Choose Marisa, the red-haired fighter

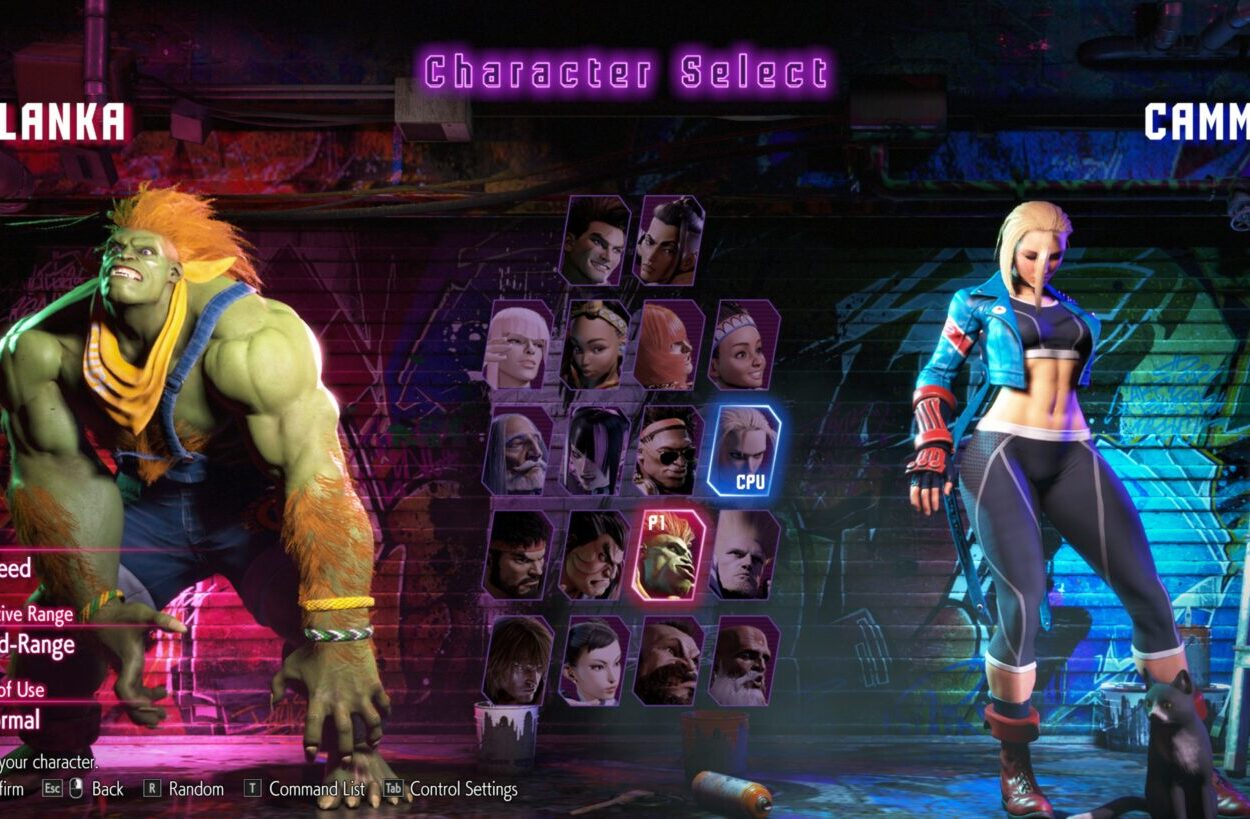point(669,345)
